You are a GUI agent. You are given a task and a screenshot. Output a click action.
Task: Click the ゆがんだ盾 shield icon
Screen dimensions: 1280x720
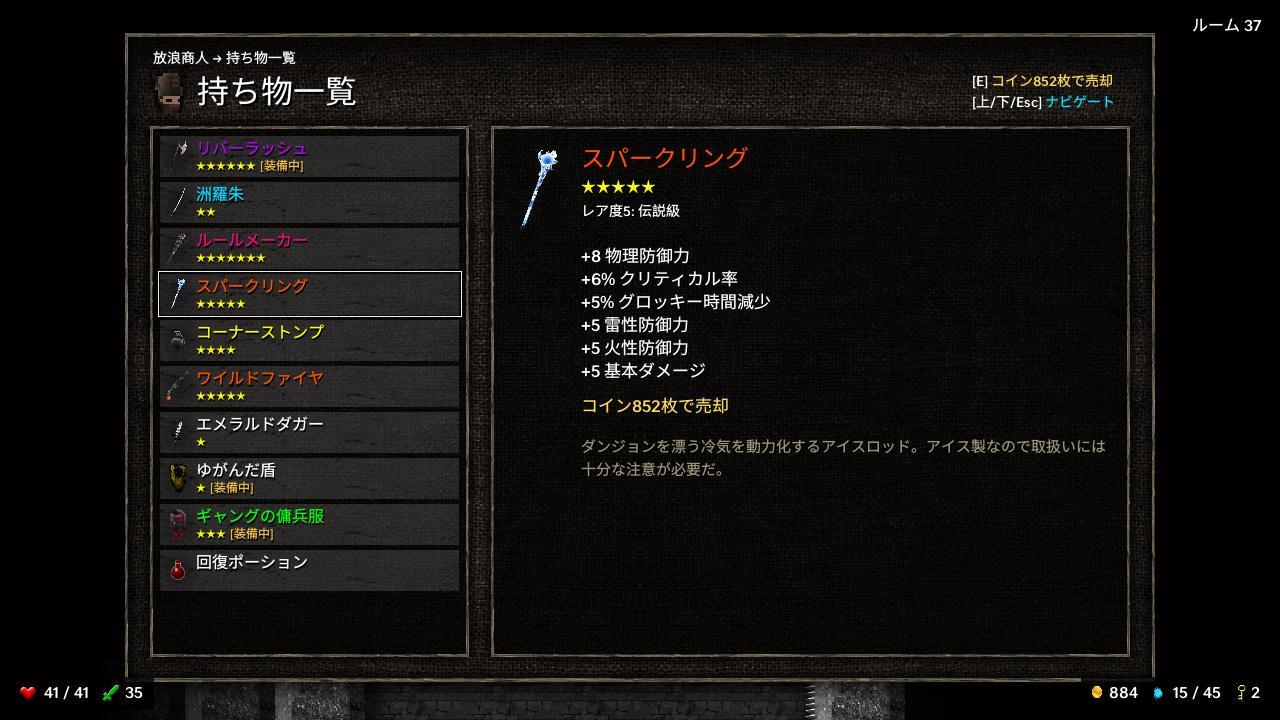click(x=179, y=477)
